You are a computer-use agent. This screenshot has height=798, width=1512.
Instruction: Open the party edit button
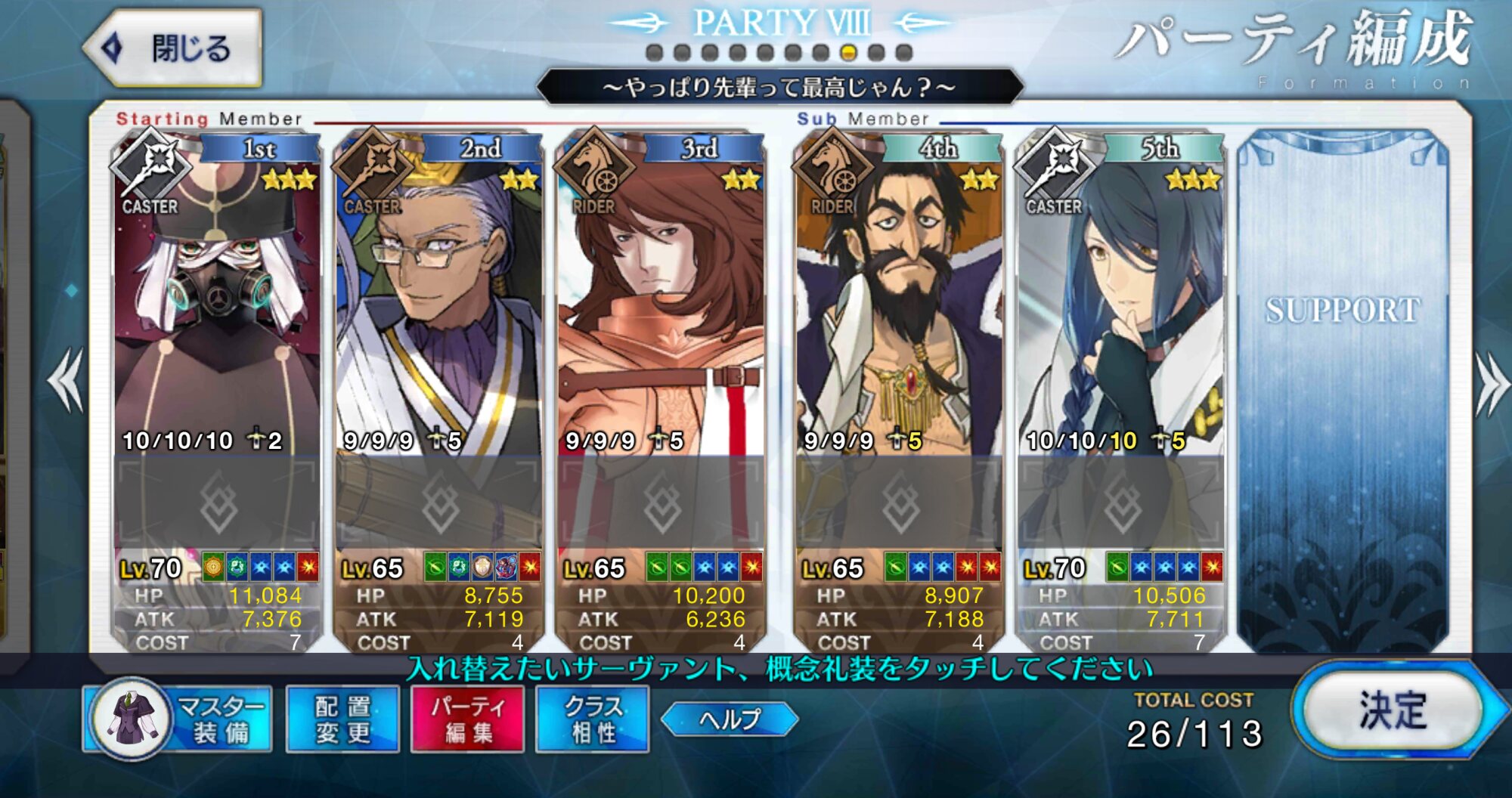467,719
